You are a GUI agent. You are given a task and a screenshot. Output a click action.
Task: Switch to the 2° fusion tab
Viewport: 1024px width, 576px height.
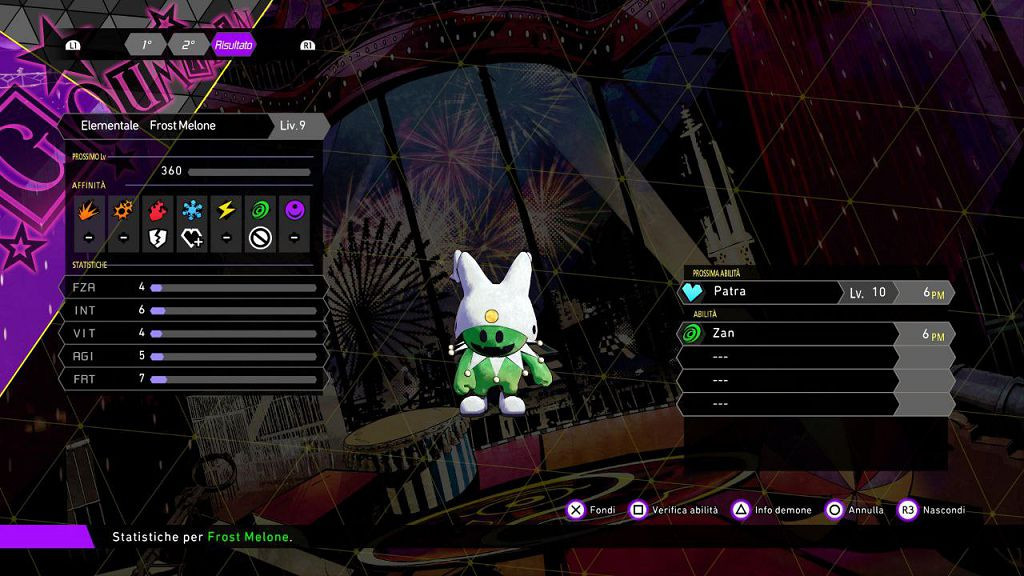(188, 45)
